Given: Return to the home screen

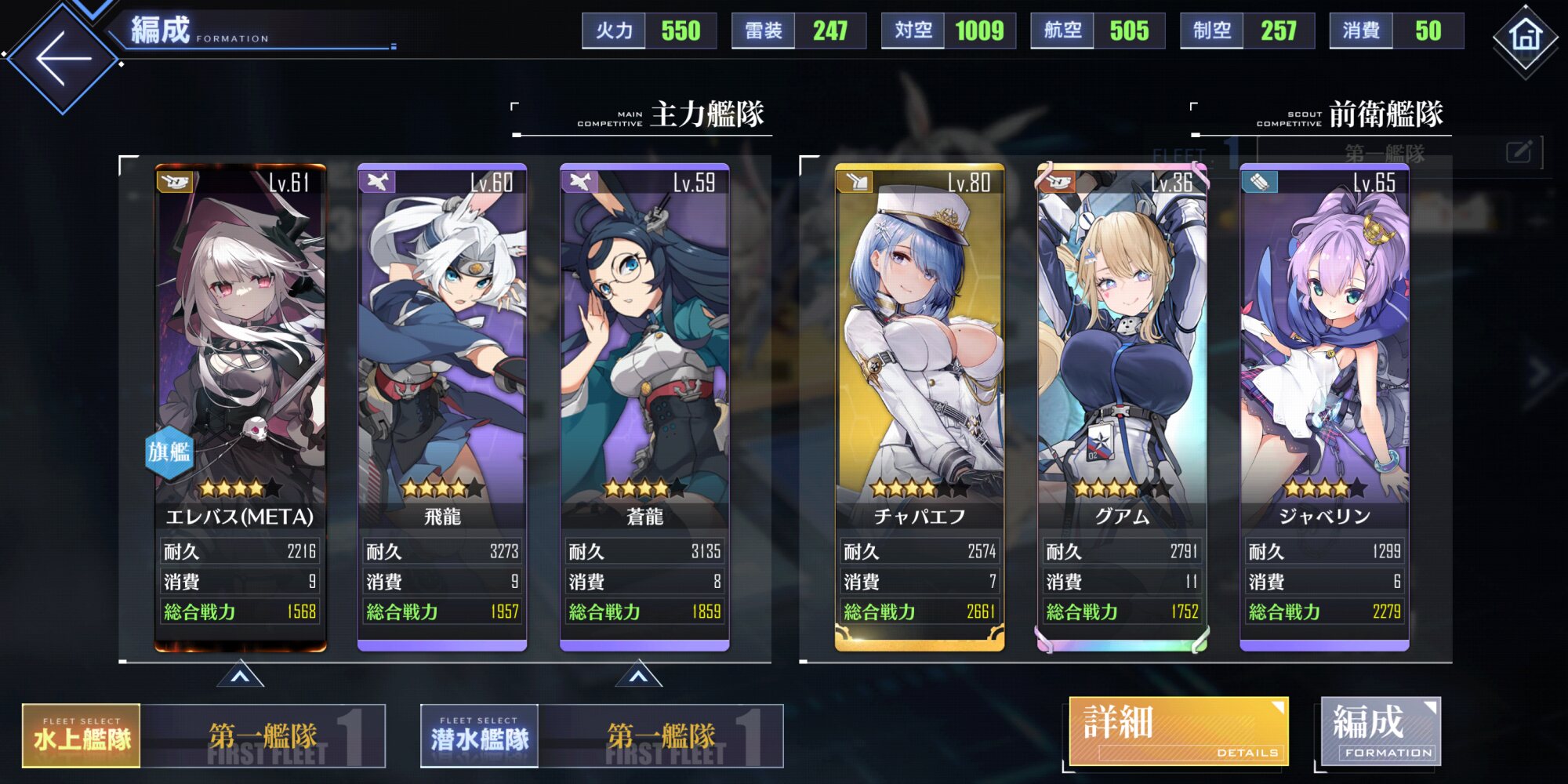Looking at the screenshot, I should [x=1526, y=36].
